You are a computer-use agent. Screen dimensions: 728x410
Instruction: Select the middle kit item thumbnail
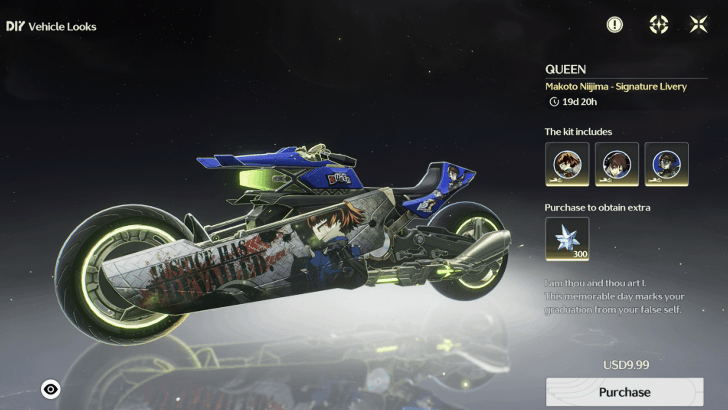[x=617, y=164]
